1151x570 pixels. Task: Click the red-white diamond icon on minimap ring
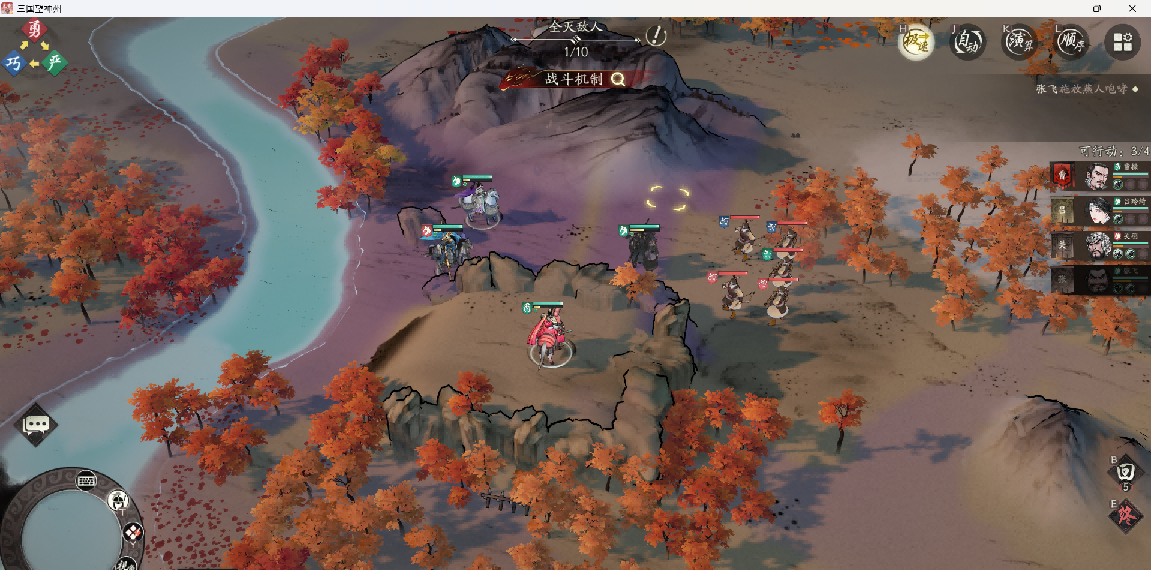[133, 534]
